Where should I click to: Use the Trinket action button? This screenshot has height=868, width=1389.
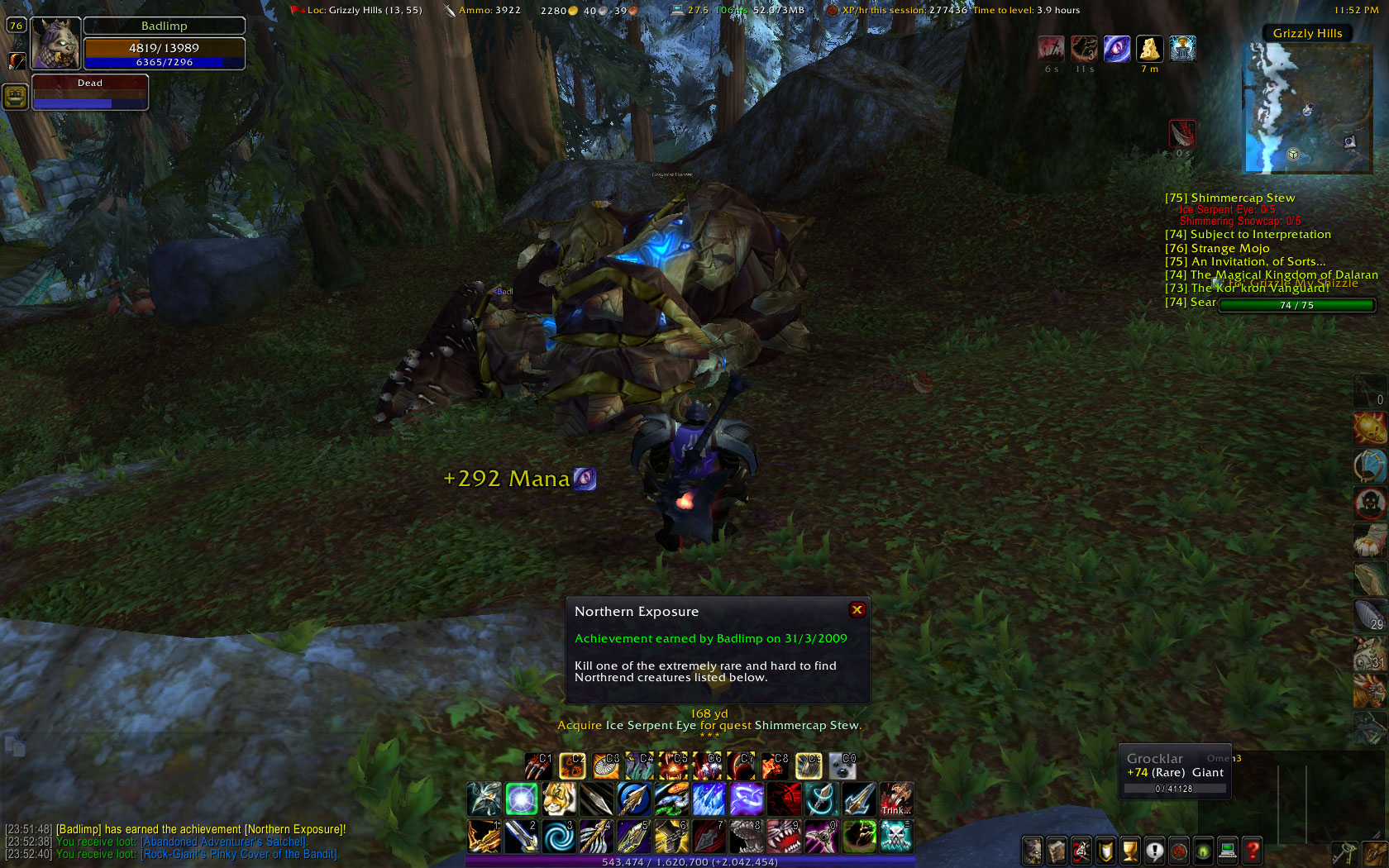[895, 799]
